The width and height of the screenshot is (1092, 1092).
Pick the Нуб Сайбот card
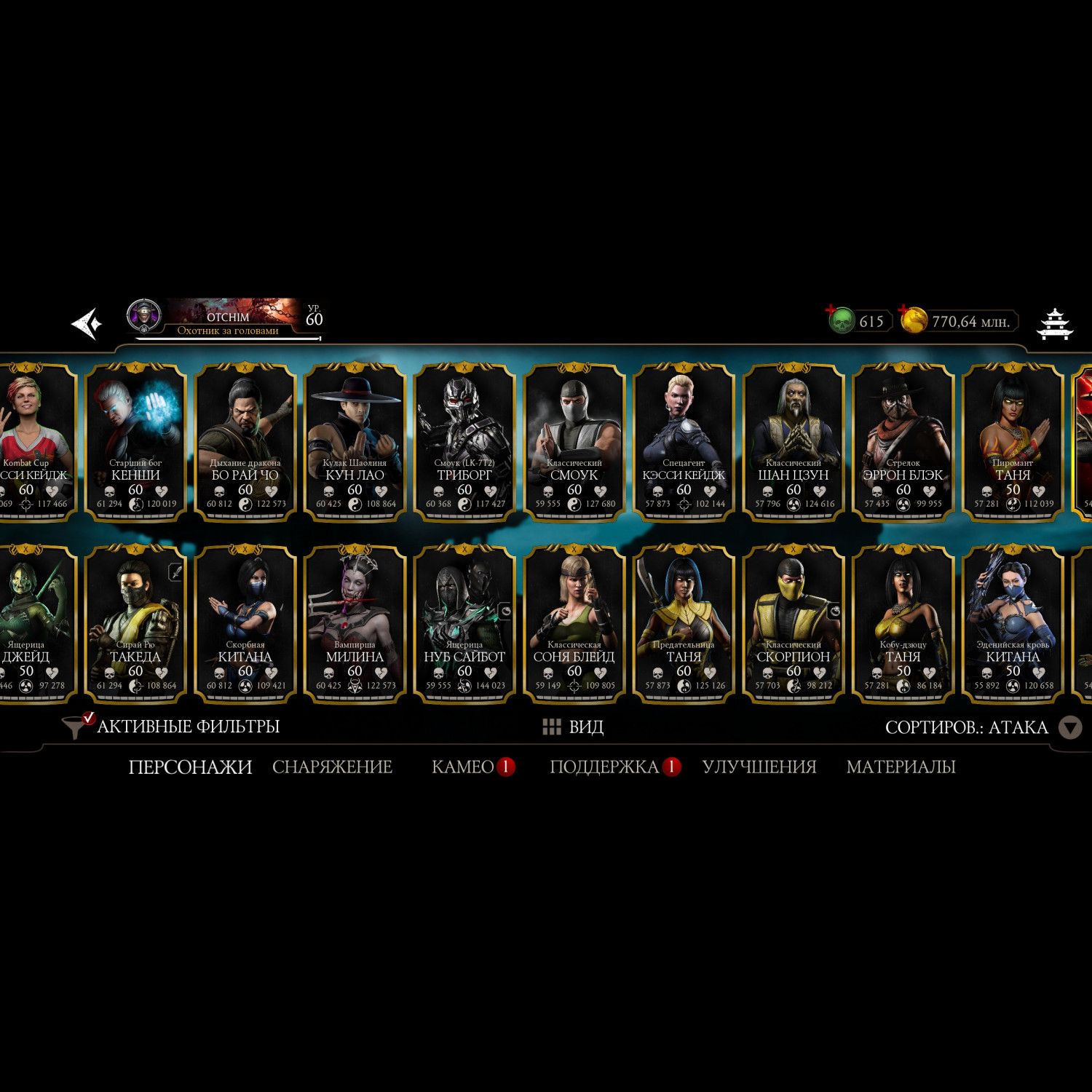coord(464,623)
